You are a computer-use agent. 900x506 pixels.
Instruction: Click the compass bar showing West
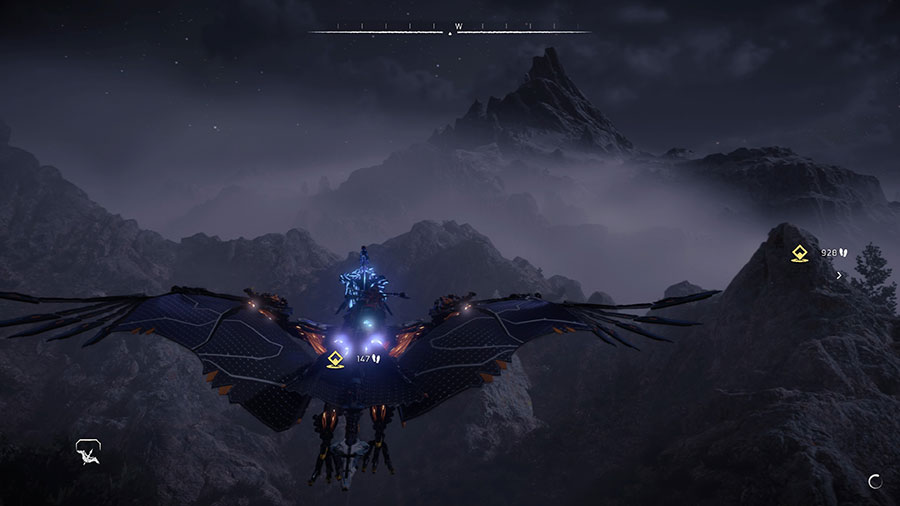pos(450,29)
